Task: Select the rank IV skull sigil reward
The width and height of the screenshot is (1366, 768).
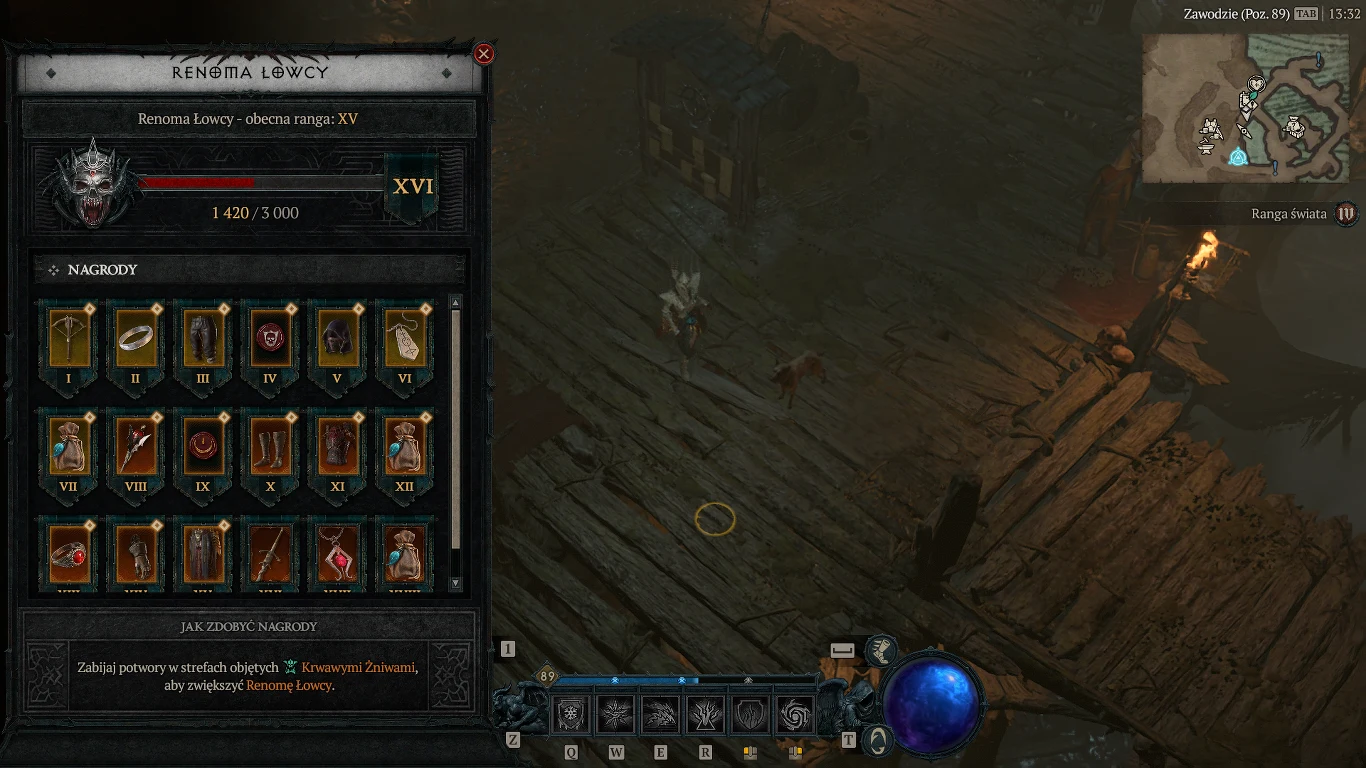Action: pyautogui.click(x=269, y=338)
